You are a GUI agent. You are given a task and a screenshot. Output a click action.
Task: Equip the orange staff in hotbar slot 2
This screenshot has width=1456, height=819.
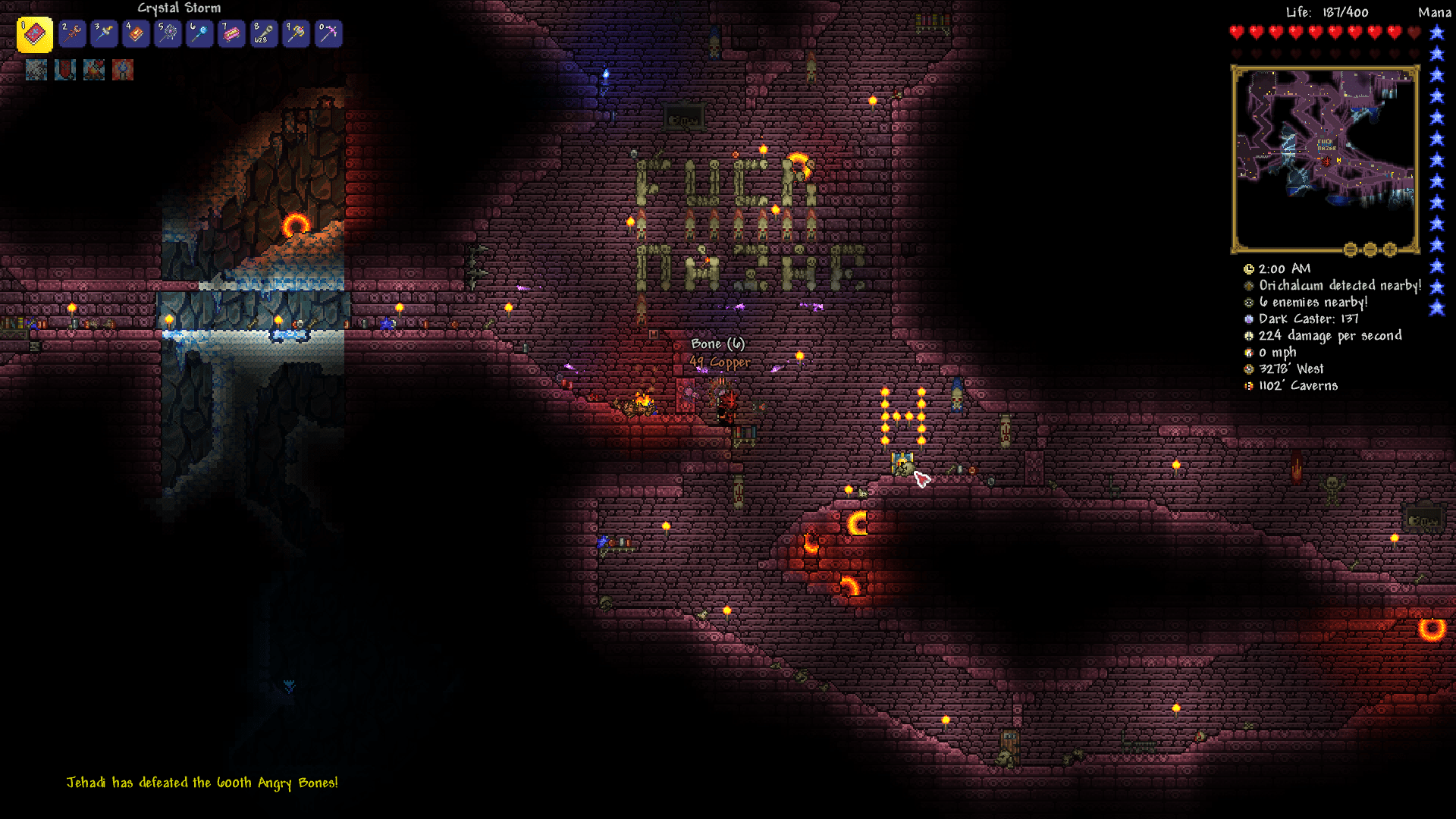pos(72,33)
